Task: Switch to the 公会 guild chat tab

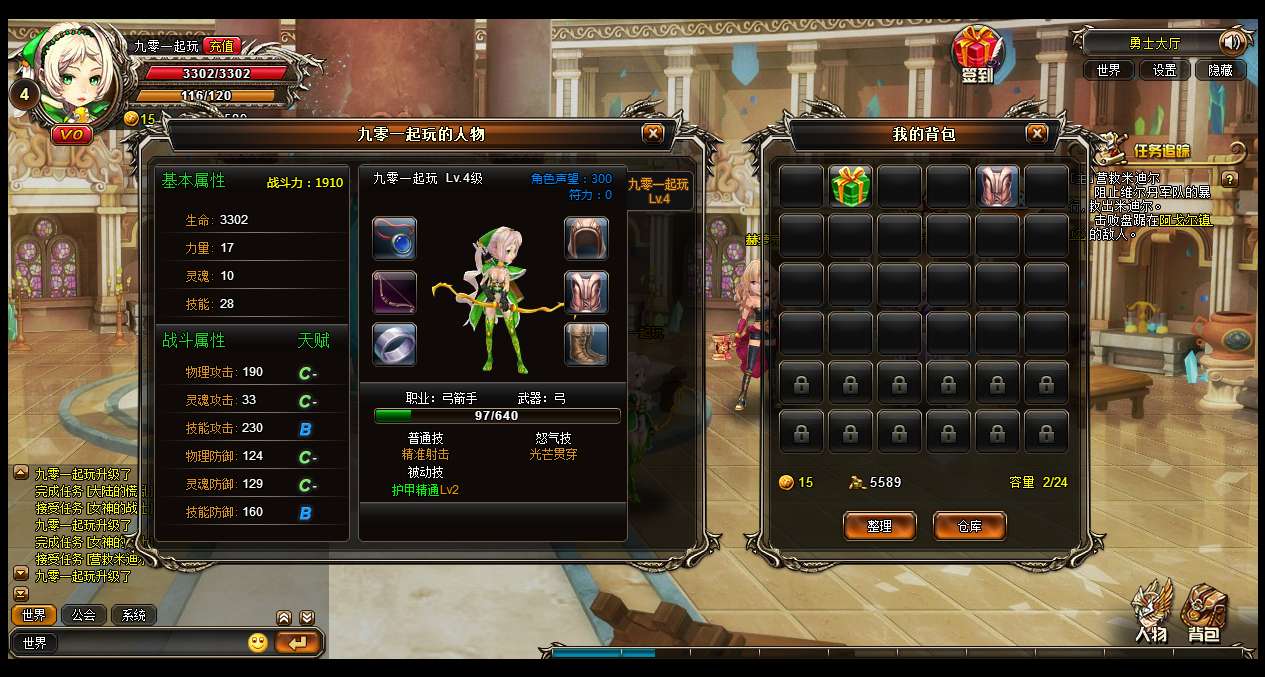Action: [84, 615]
